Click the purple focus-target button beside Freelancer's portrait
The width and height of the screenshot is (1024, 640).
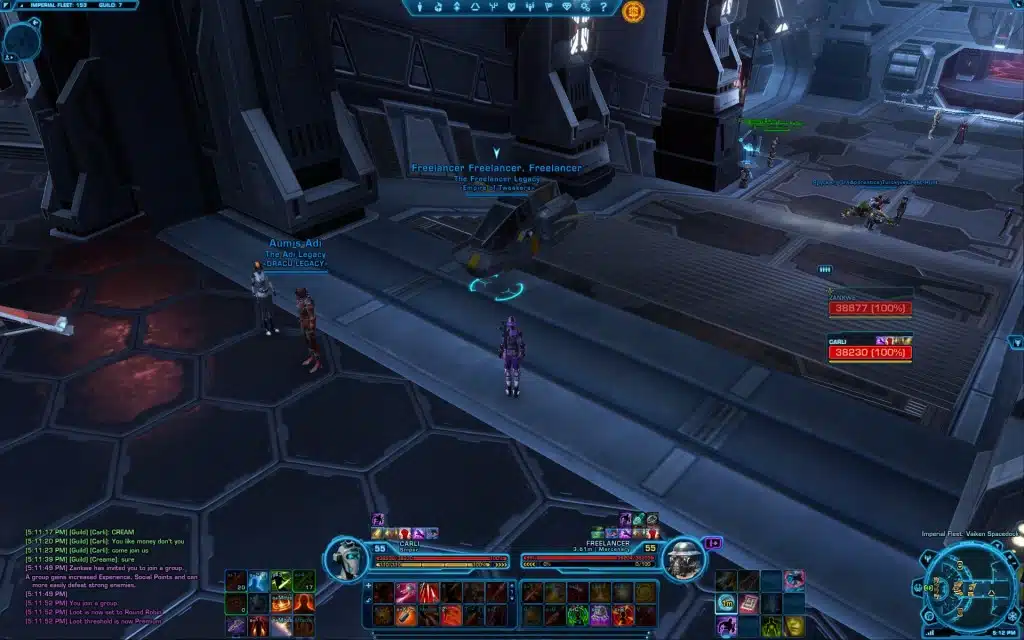click(713, 543)
